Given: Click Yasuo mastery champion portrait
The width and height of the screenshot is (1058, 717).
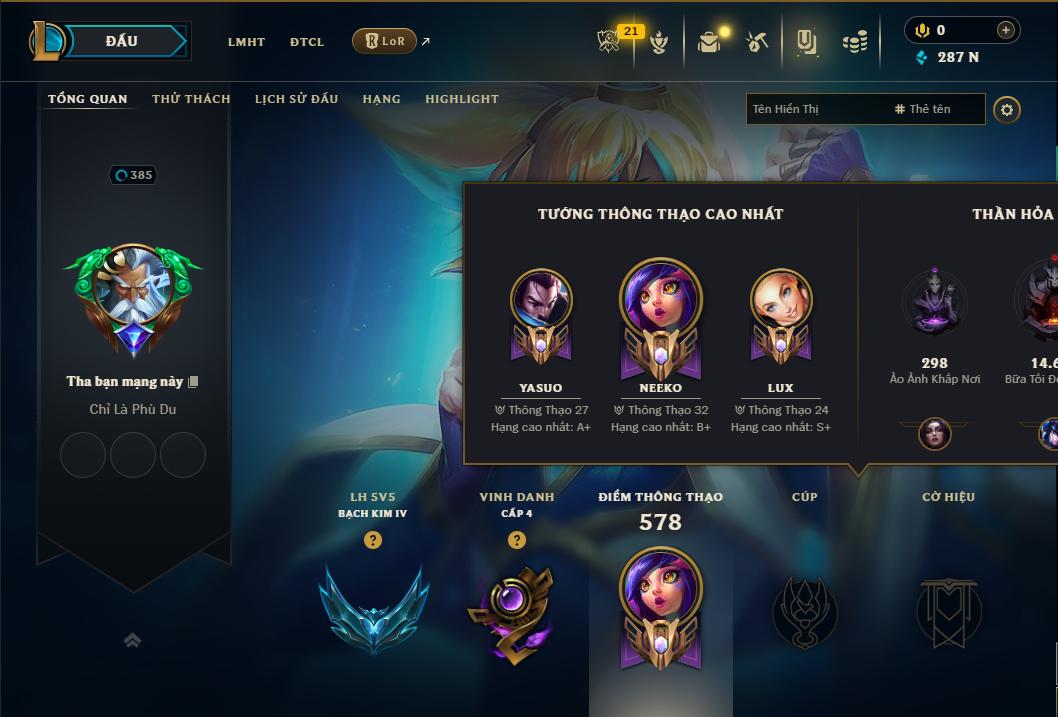Looking at the screenshot, I should point(541,301).
